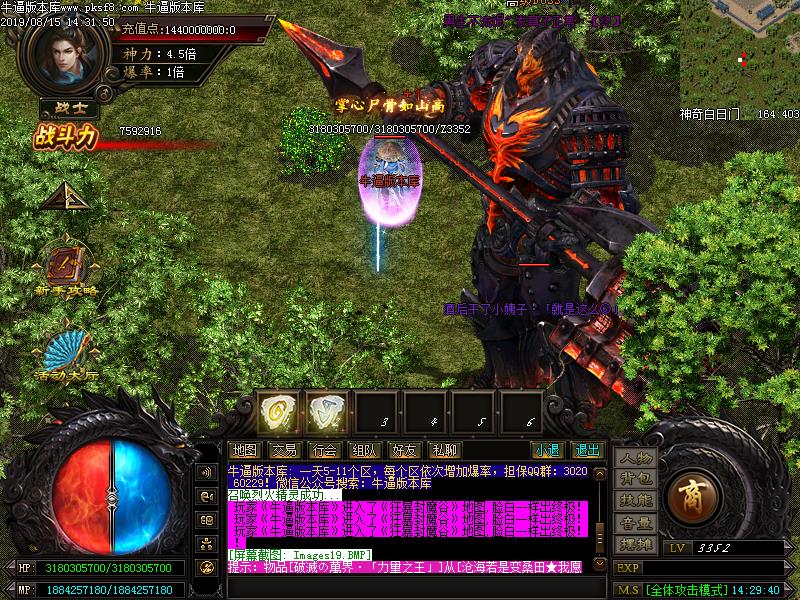Screen dimensions: 800x600
Task: Click the 小退 (Log out) button
Action: (546, 450)
